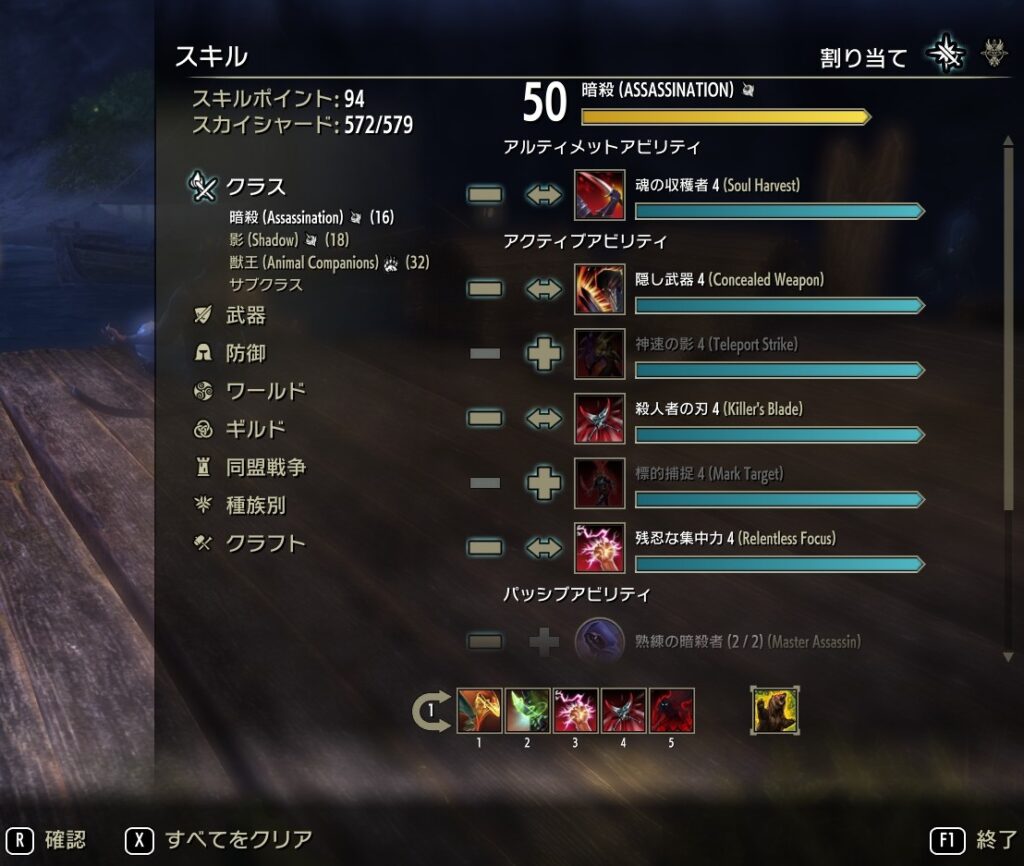The height and width of the screenshot is (866, 1024).
Task: Switch to the 割り当て crossed-swords tab
Action: 945,56
